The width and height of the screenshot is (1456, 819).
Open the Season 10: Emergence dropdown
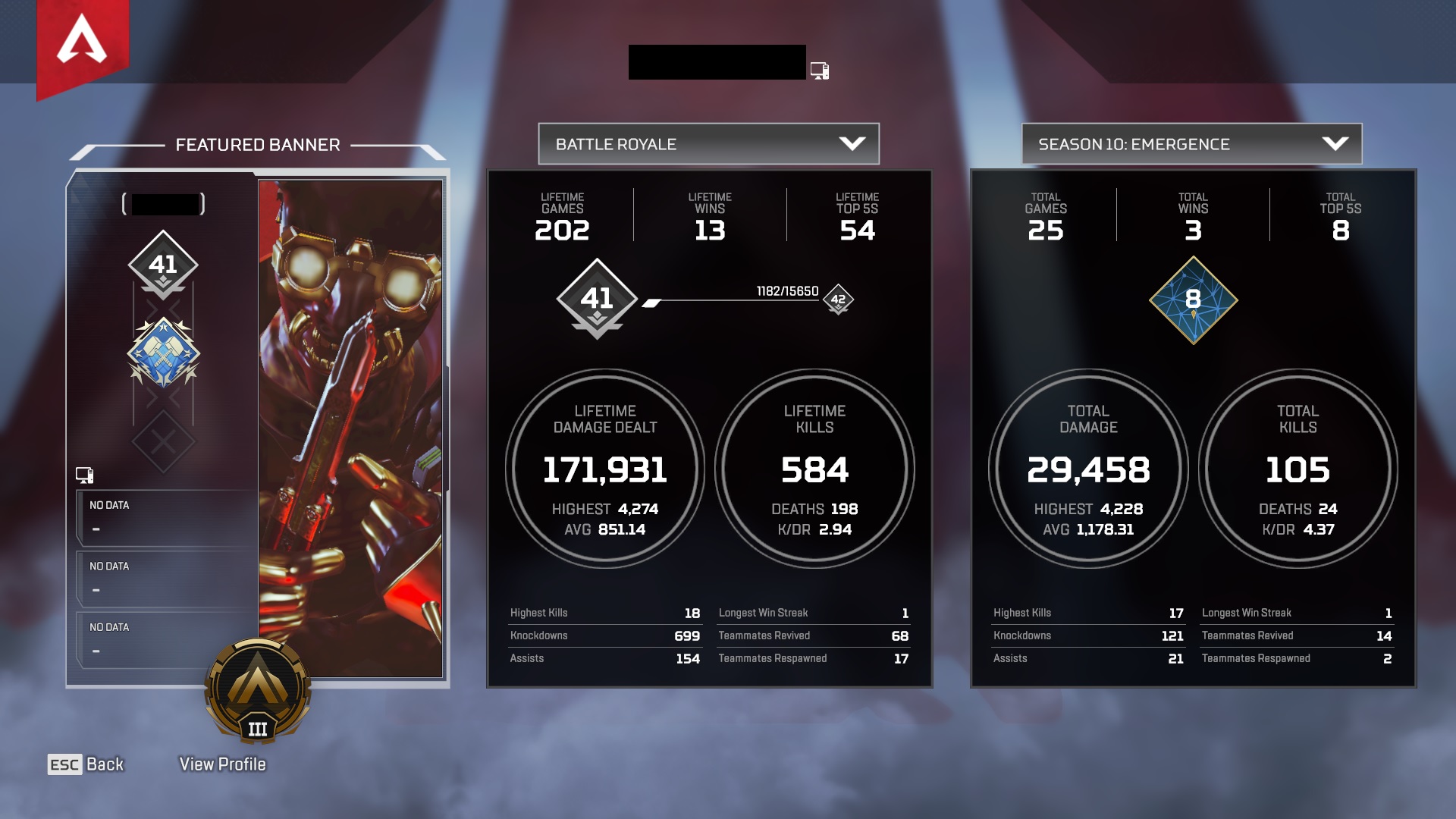coord(1190,143)
